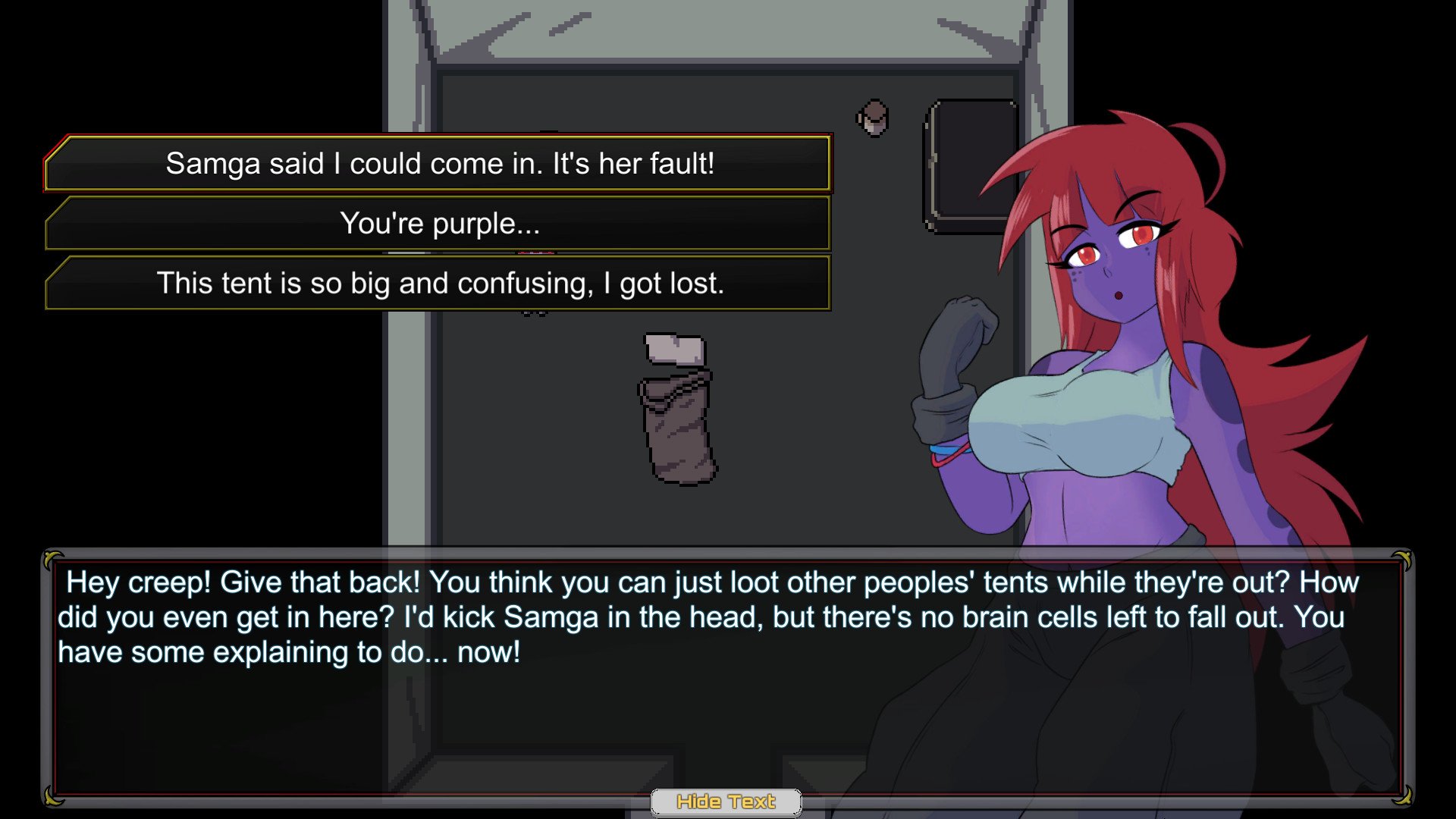Choose "Samga said I could come in" reply
The height and width of the screenshot is (819, 1456).
click(x=439, y=164)
